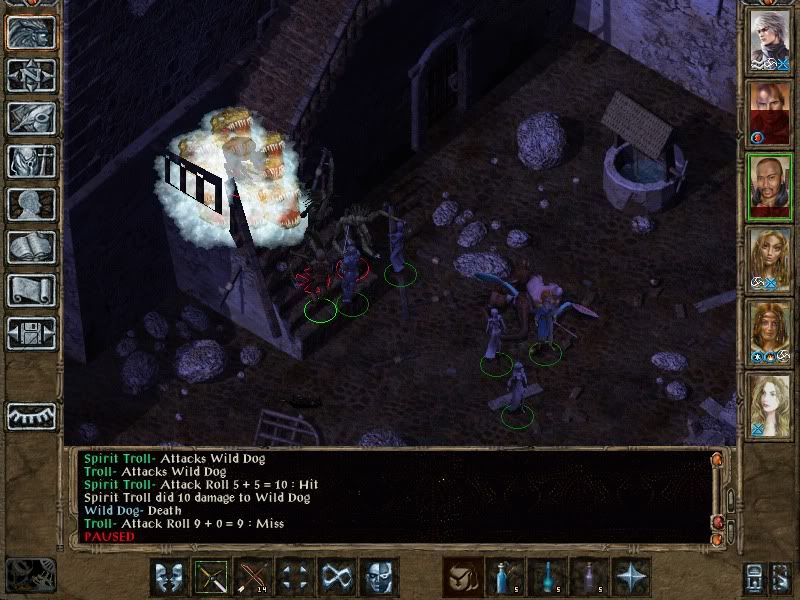
Task: Show the character record bust icon
Action: [x=31, y=204]
